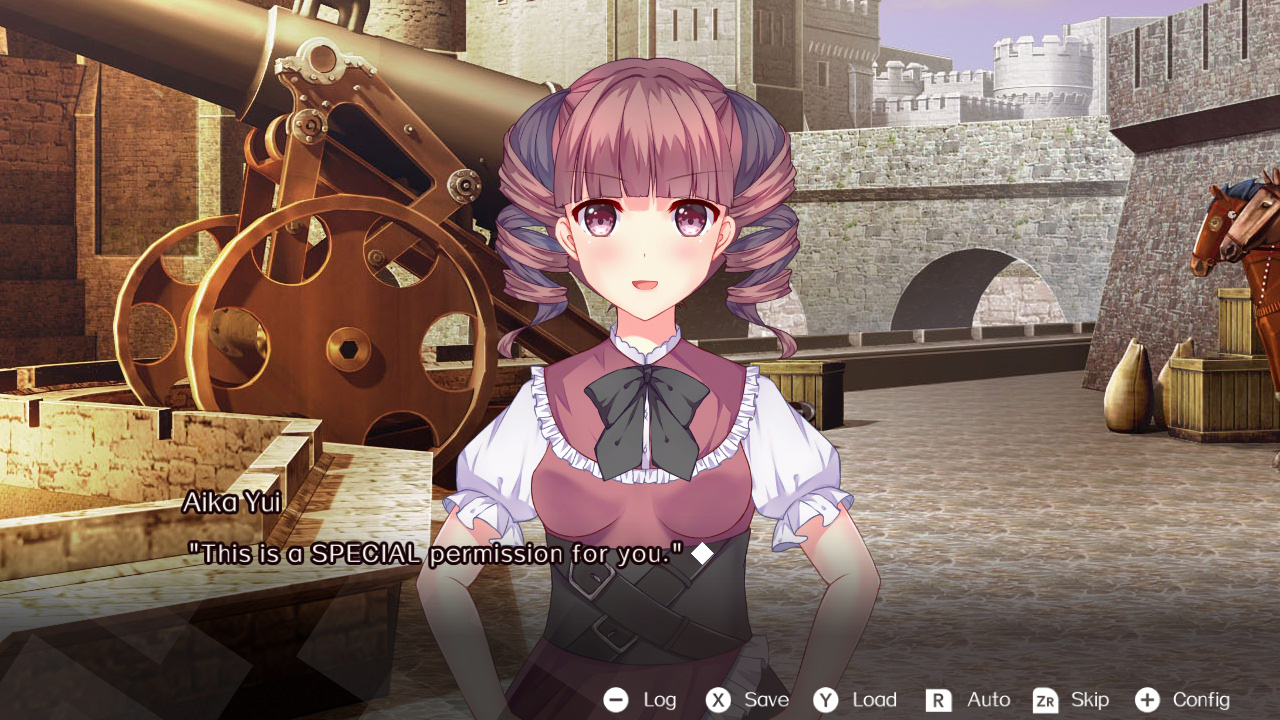Click the Y button icon beside Load

click(x=825, y=700)
